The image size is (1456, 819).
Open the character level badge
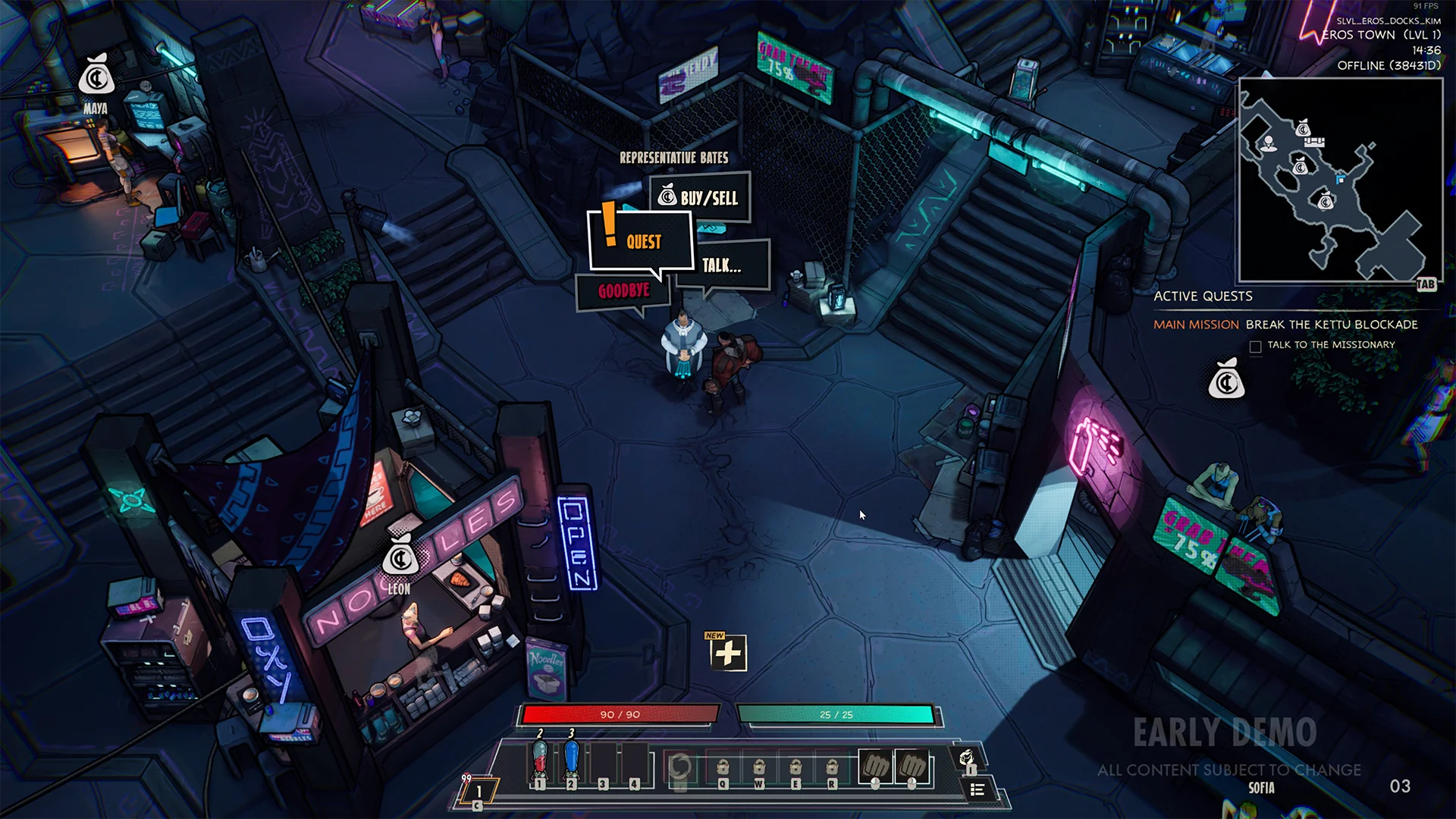tap(479, 792)
